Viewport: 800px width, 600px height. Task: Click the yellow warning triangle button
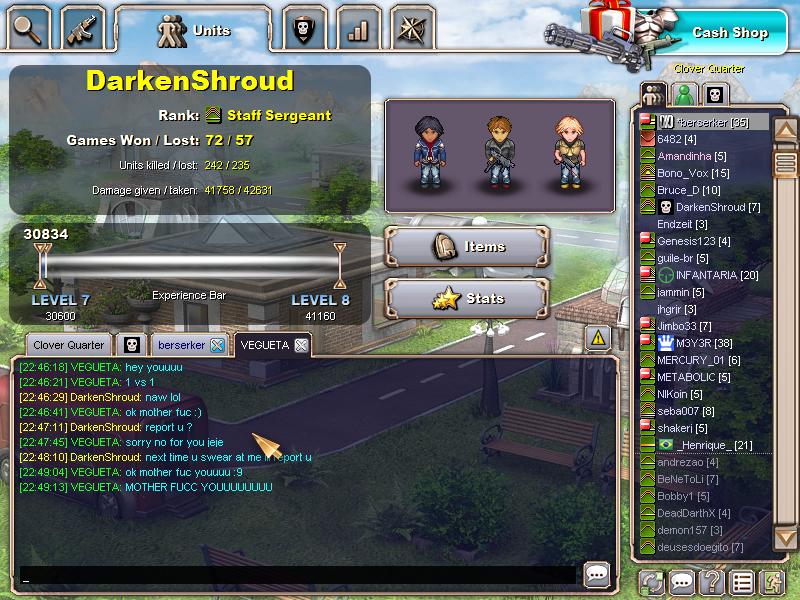click(x=597, y=337)
